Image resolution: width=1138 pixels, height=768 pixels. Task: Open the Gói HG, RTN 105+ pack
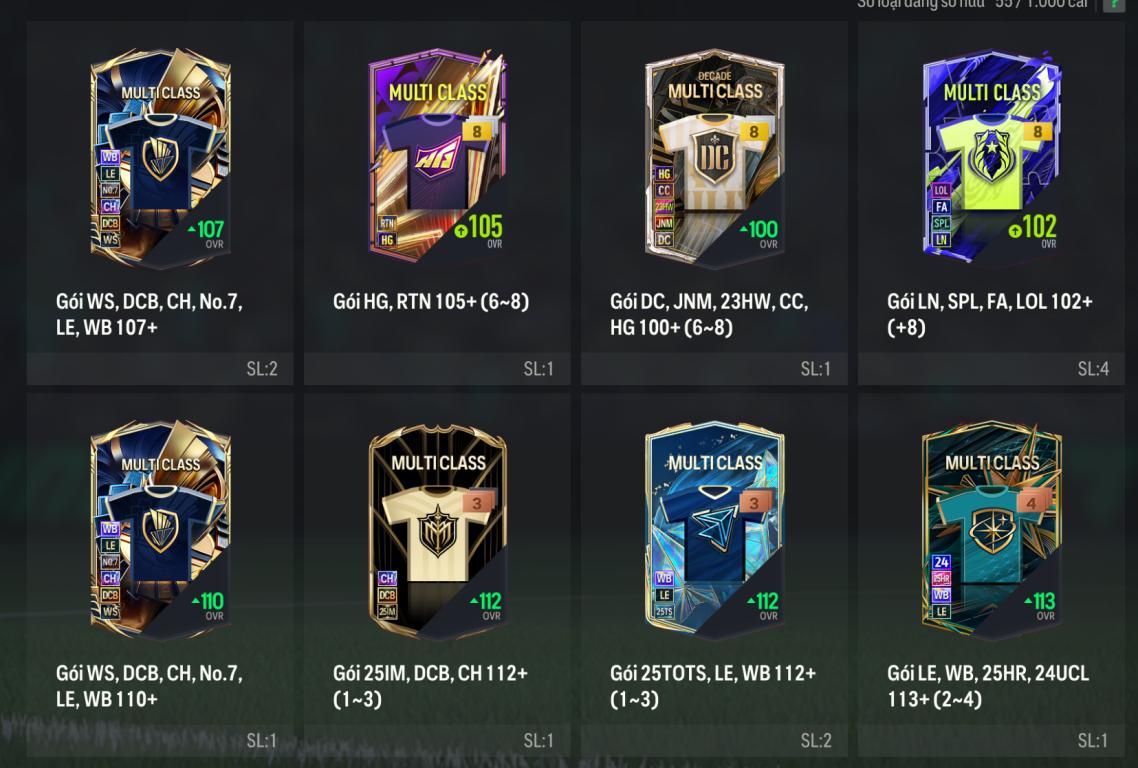pos(437,160)
